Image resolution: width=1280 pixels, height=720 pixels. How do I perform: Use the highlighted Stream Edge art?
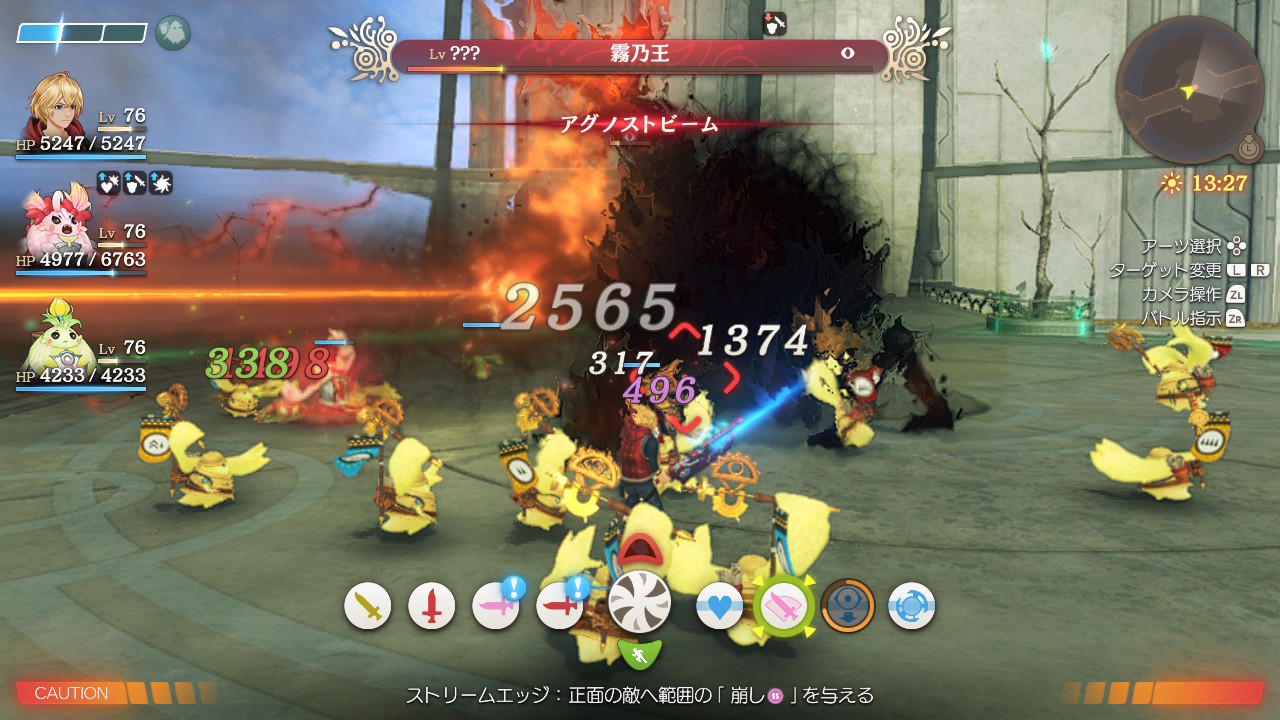pyautogui.click(x=784, y=606)
